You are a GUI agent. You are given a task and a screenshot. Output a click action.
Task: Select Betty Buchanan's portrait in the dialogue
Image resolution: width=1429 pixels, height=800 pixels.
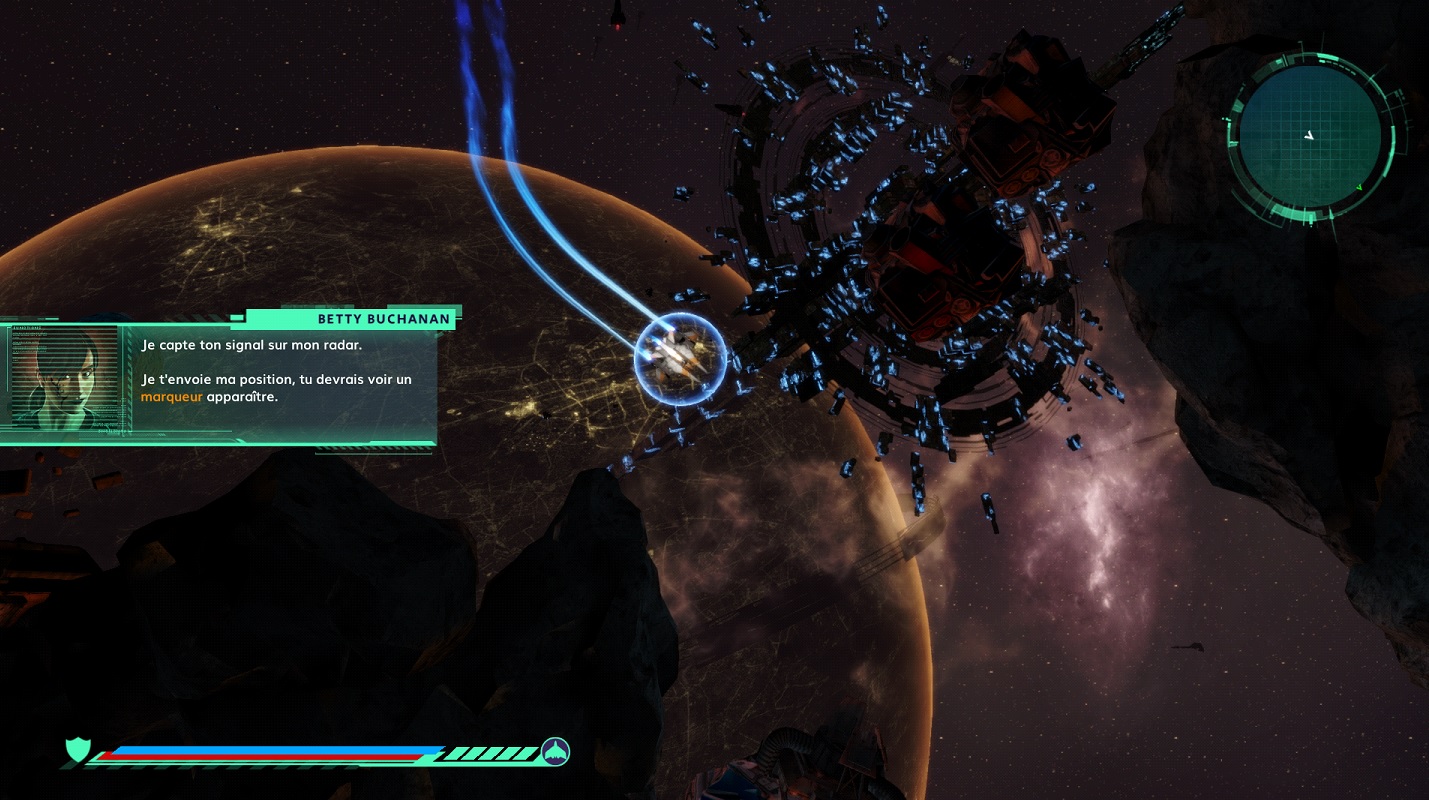pos(63,376)
